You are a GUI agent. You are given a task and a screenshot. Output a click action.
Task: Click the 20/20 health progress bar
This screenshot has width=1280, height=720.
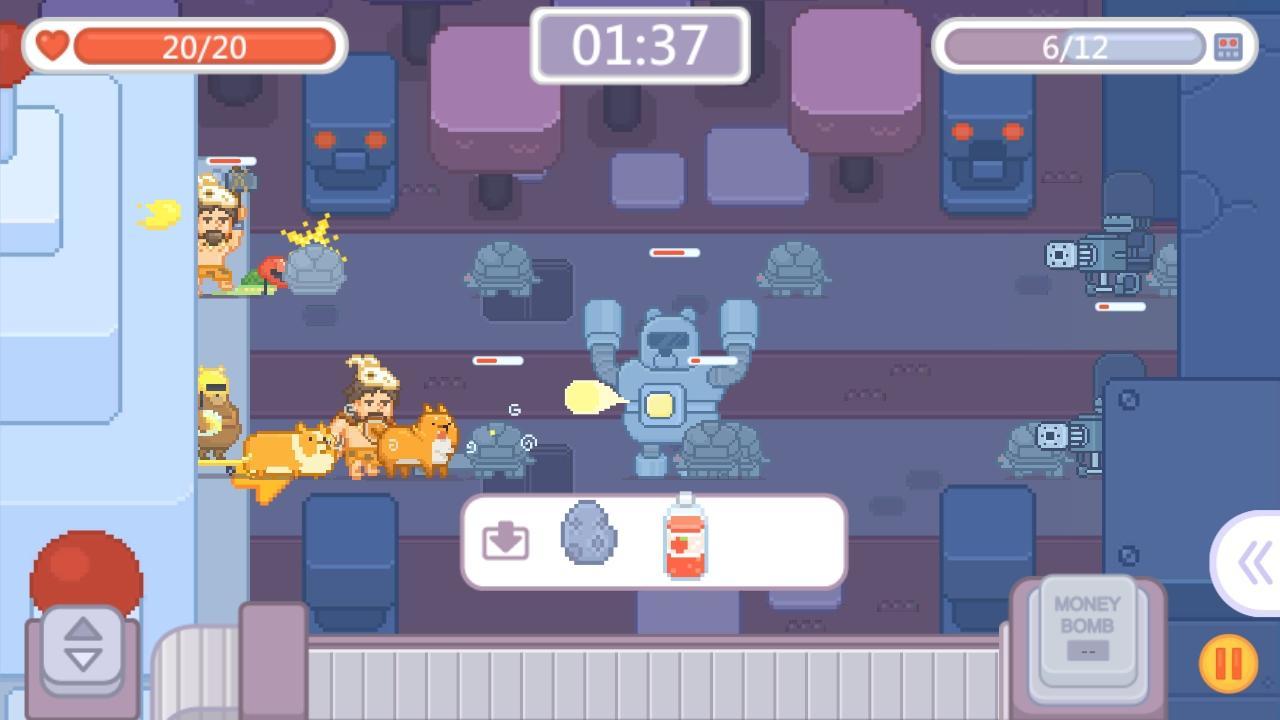210,46
